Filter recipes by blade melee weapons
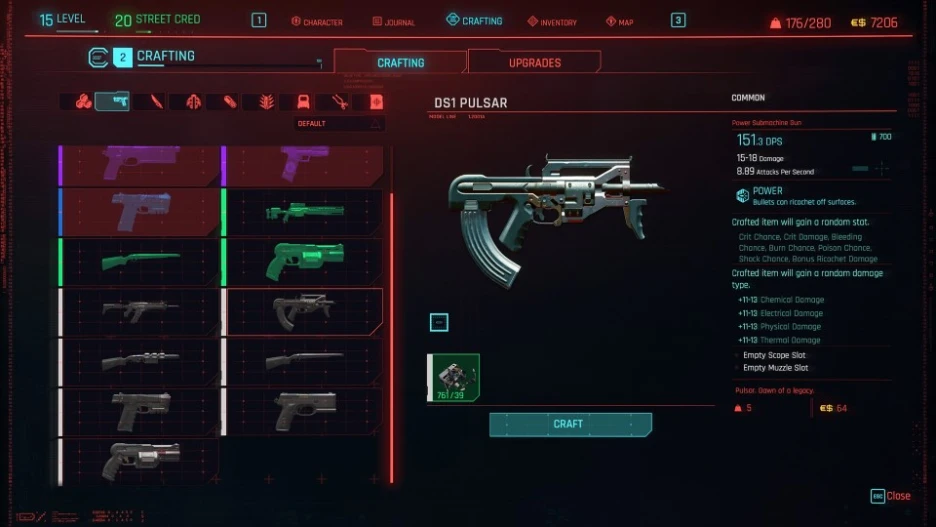This screenshot has height=527, width=936. click(156, 101)
